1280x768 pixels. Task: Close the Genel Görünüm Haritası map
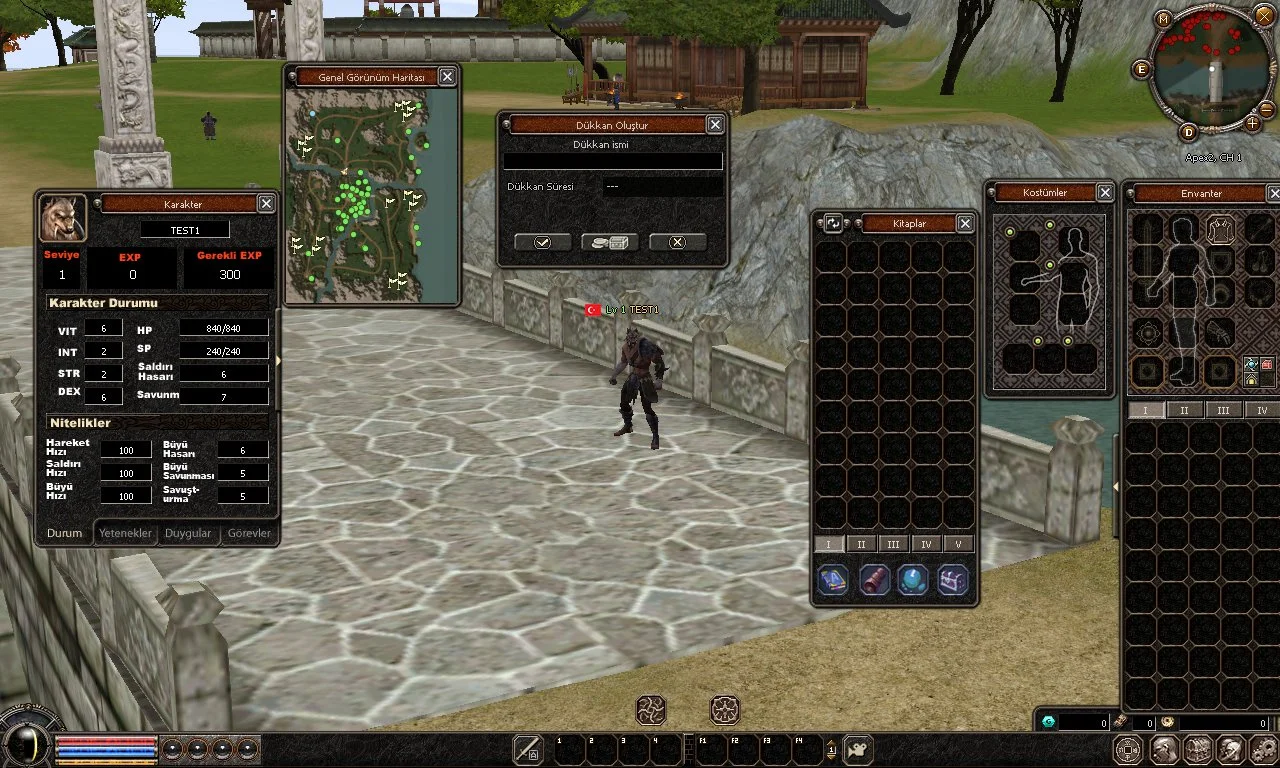click(x=447, y=77)
